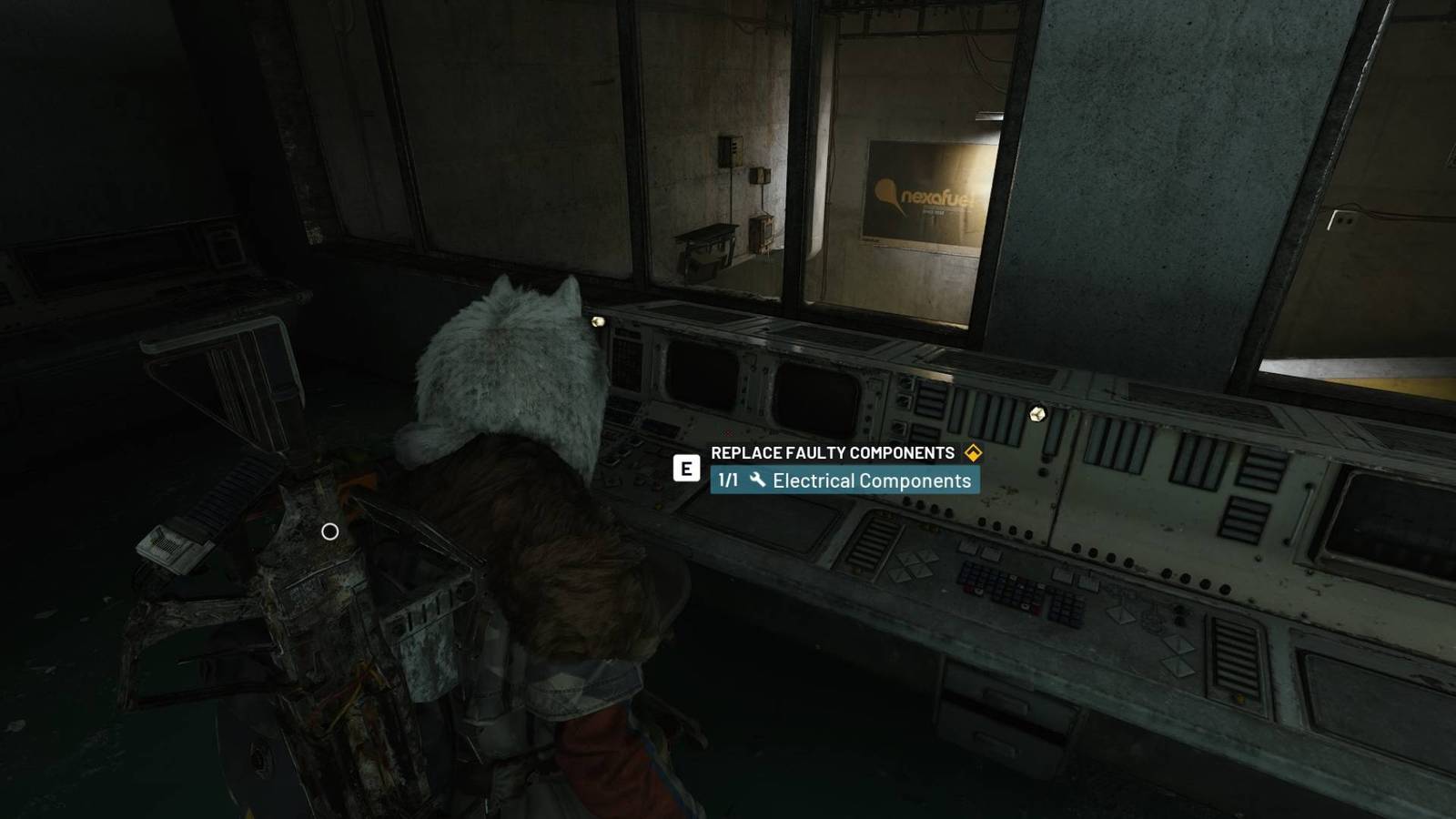Click the small electrical box near the window
The image size is (1456, 819).
click(761, 176)
